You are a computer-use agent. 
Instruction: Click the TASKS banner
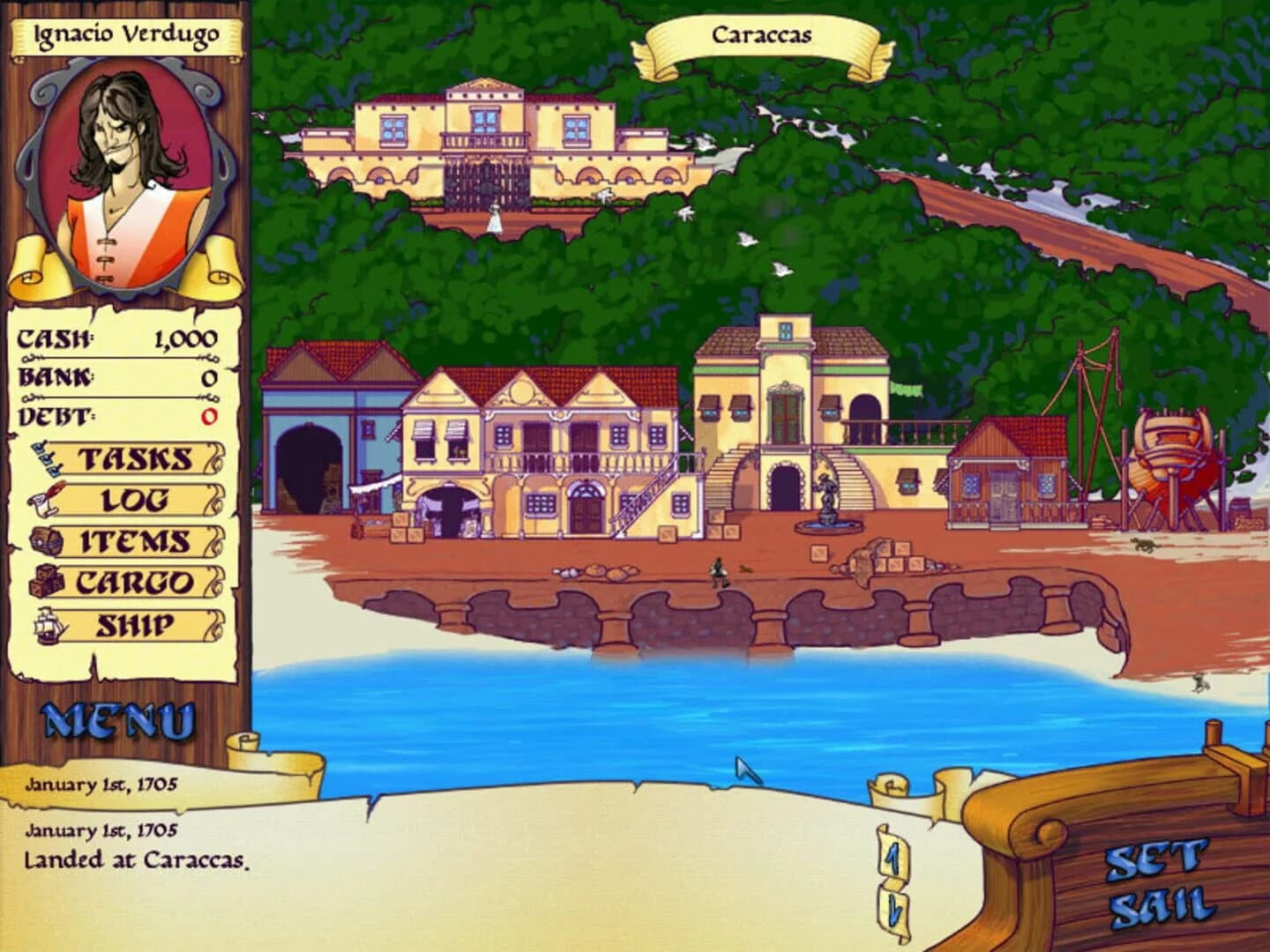coord(132,457)
